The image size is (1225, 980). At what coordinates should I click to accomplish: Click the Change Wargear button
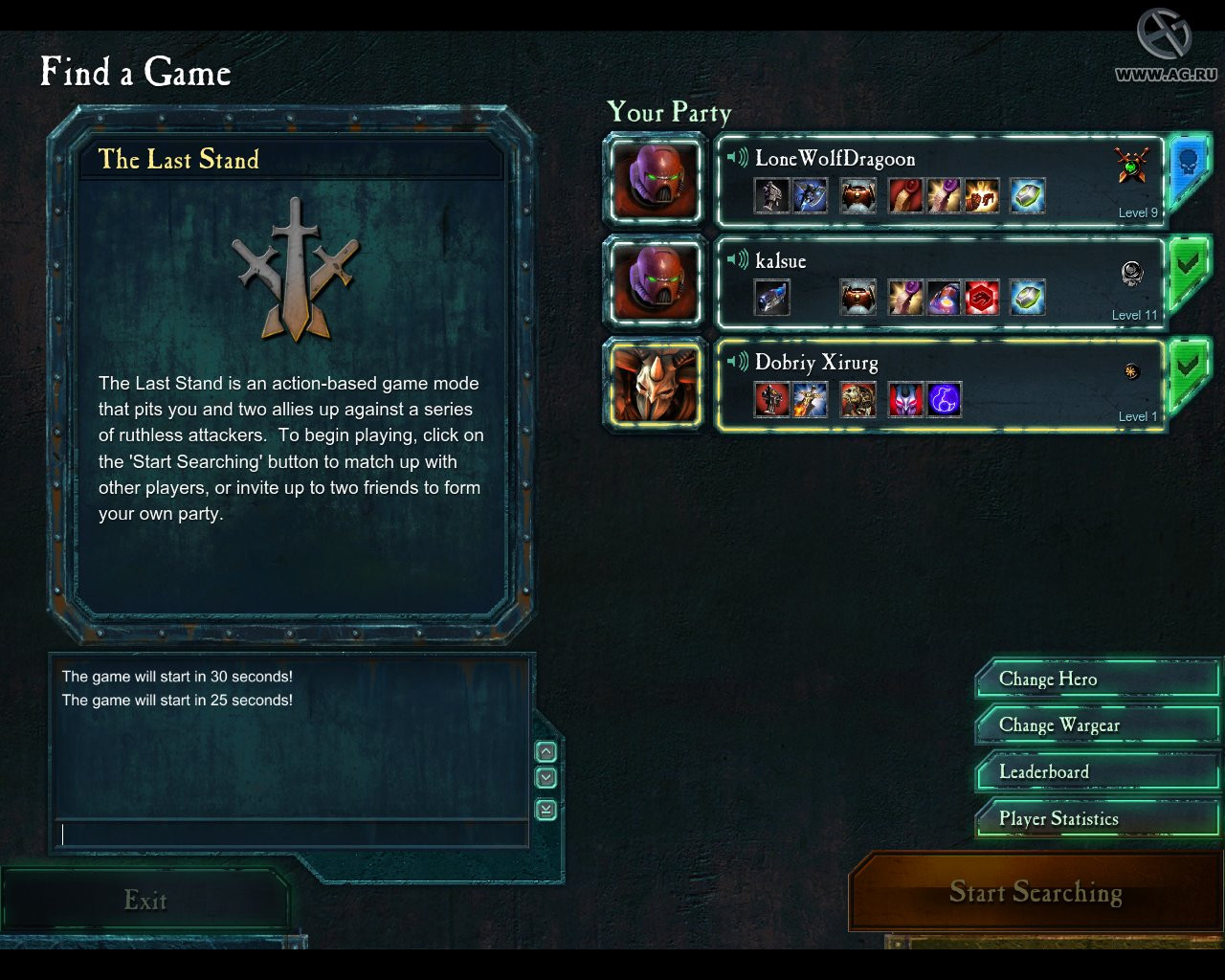(1097, 725)
